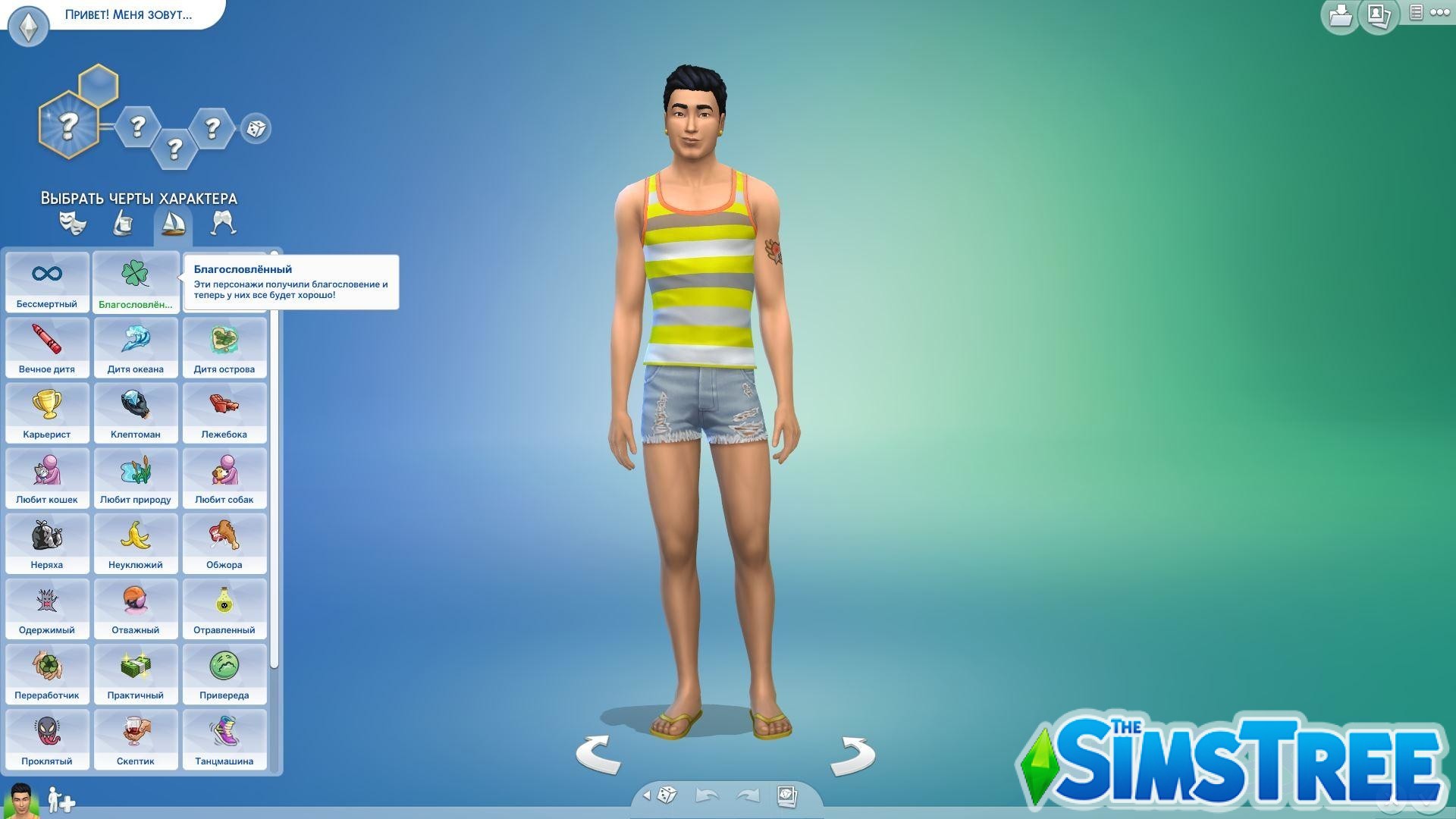Enable the Танцмашина trait

pos(224,739)
